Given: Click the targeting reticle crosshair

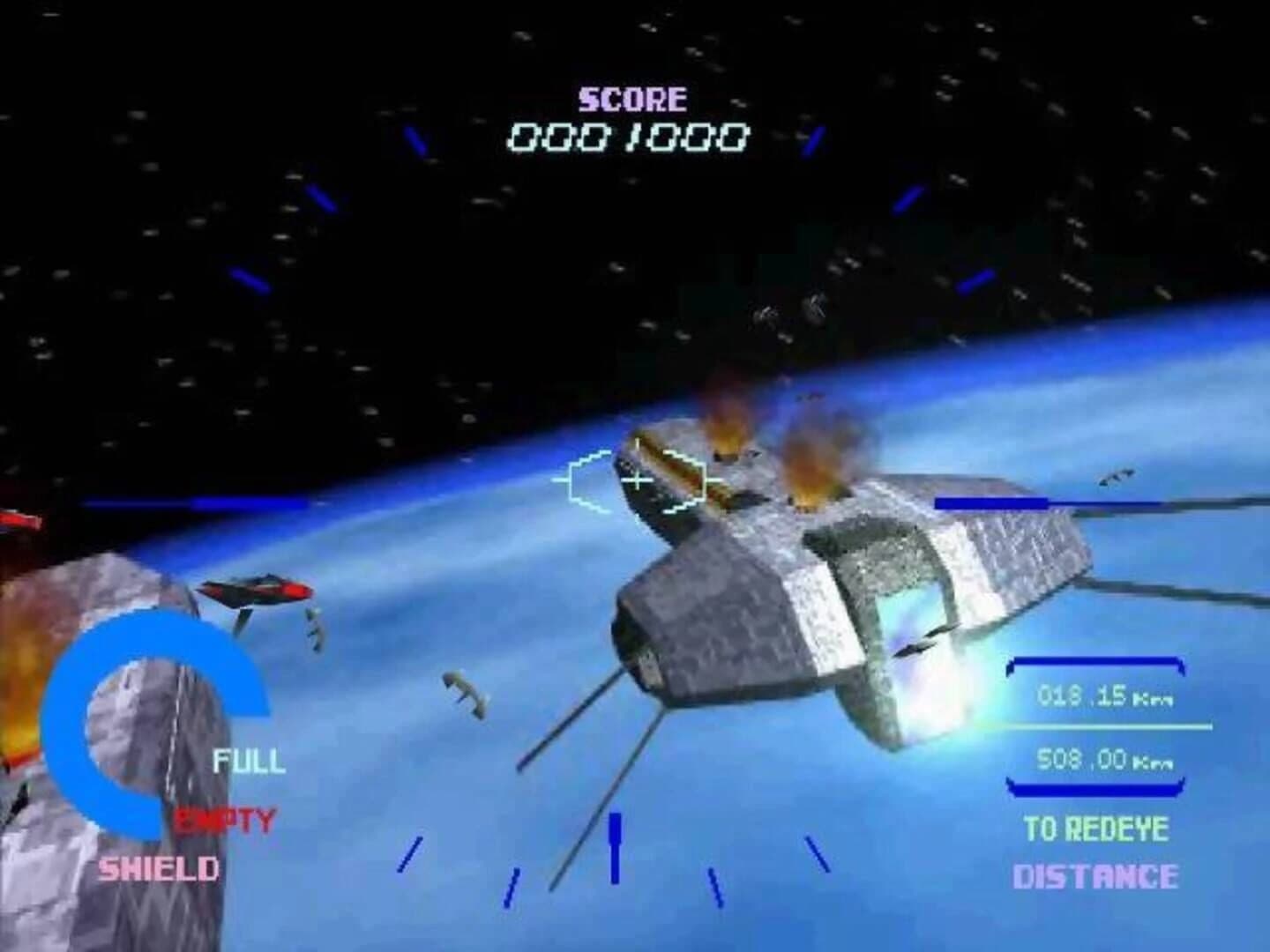Looking at the screenshot, I should tap(637, 481).
